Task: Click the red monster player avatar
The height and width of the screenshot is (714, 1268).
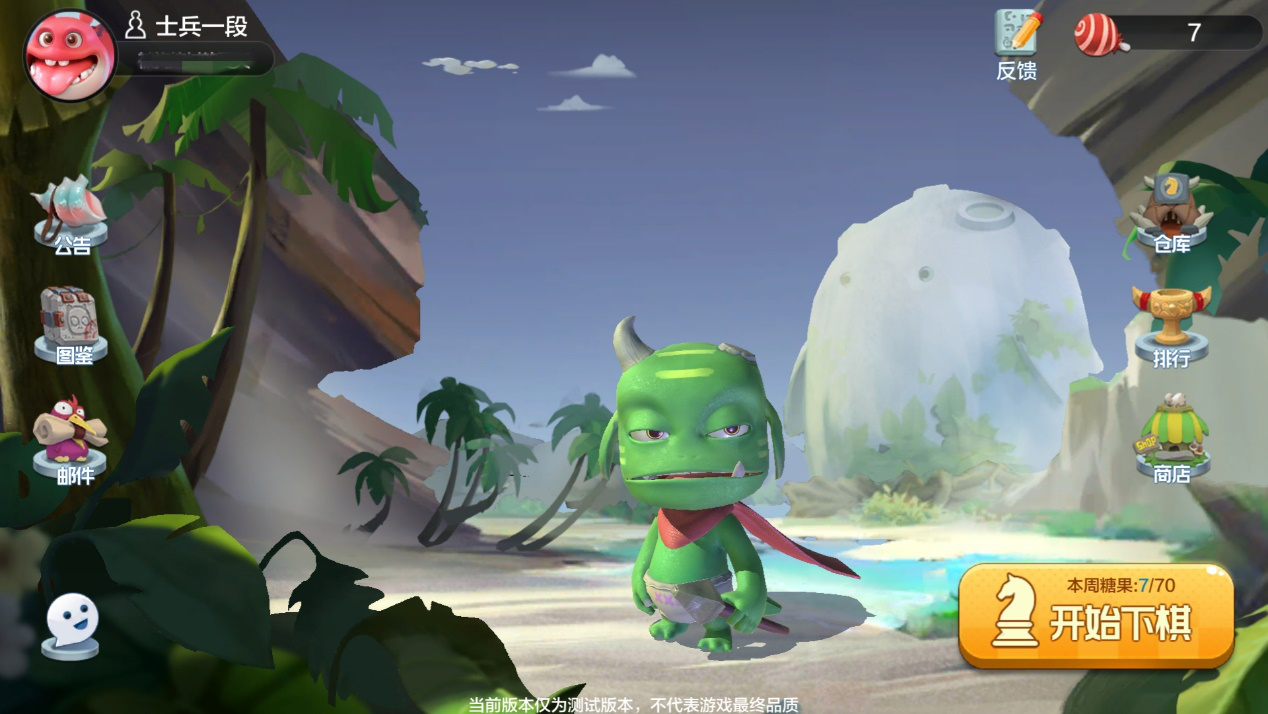Action: pyautogui.click(x=69, y=55)
